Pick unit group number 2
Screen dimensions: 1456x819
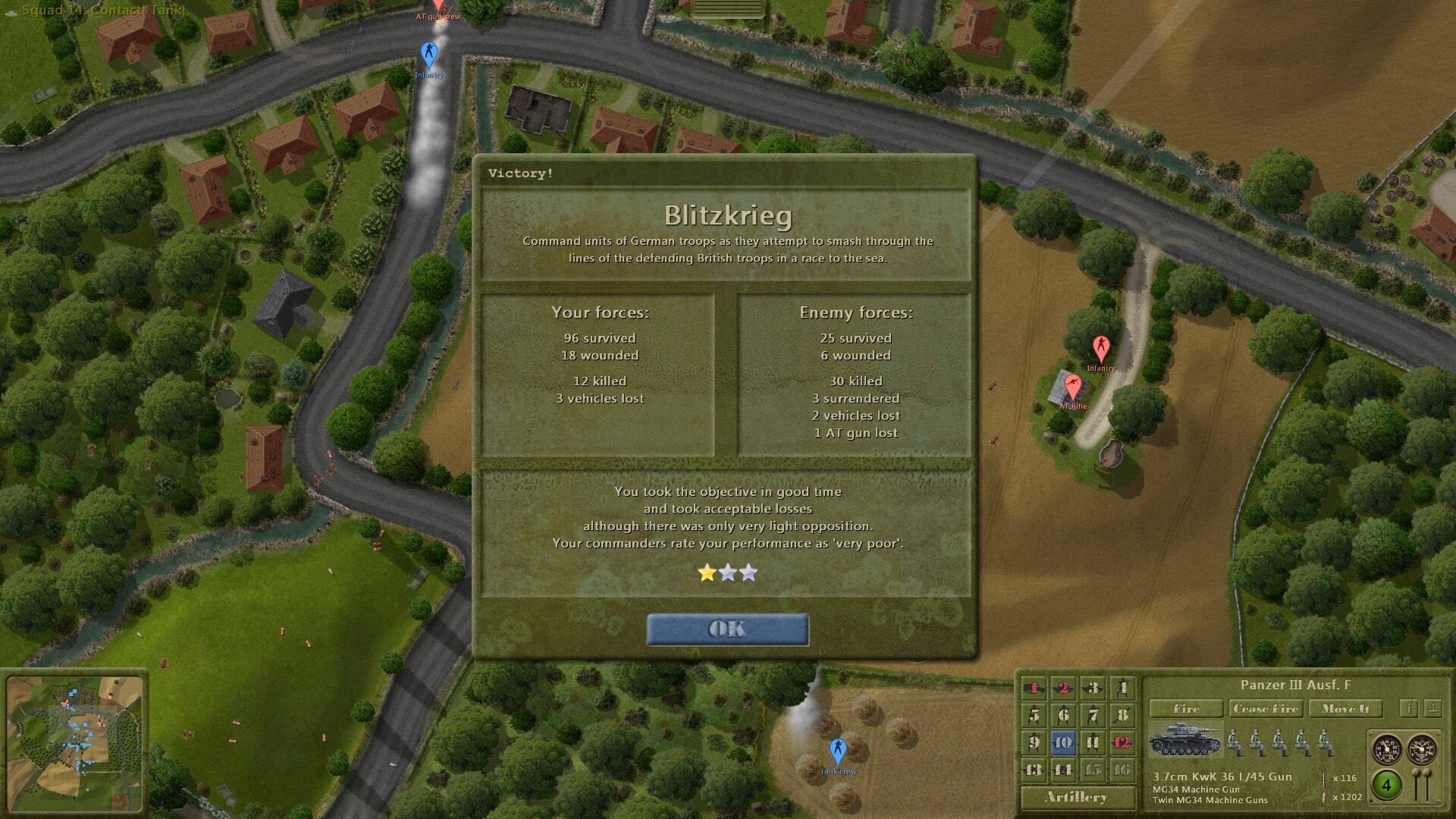click(x=1063, y=688)
